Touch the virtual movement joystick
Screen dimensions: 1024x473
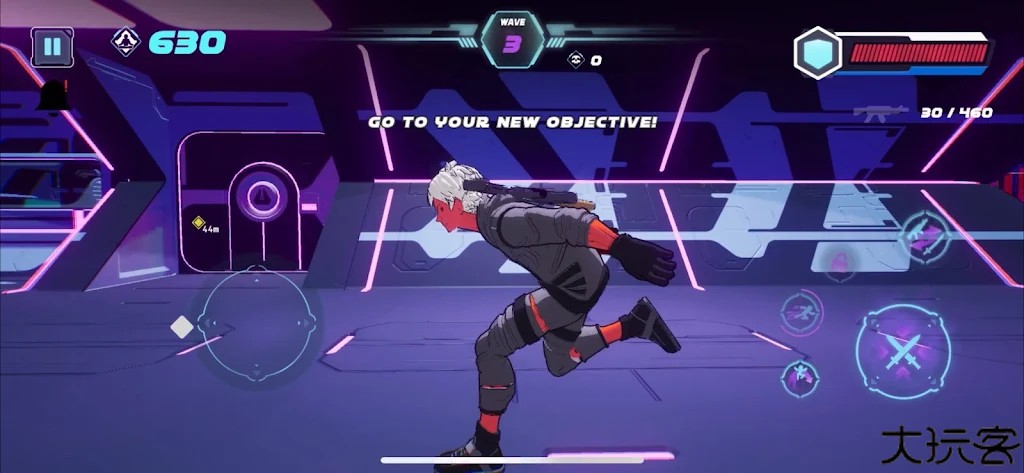pos(257,323)
